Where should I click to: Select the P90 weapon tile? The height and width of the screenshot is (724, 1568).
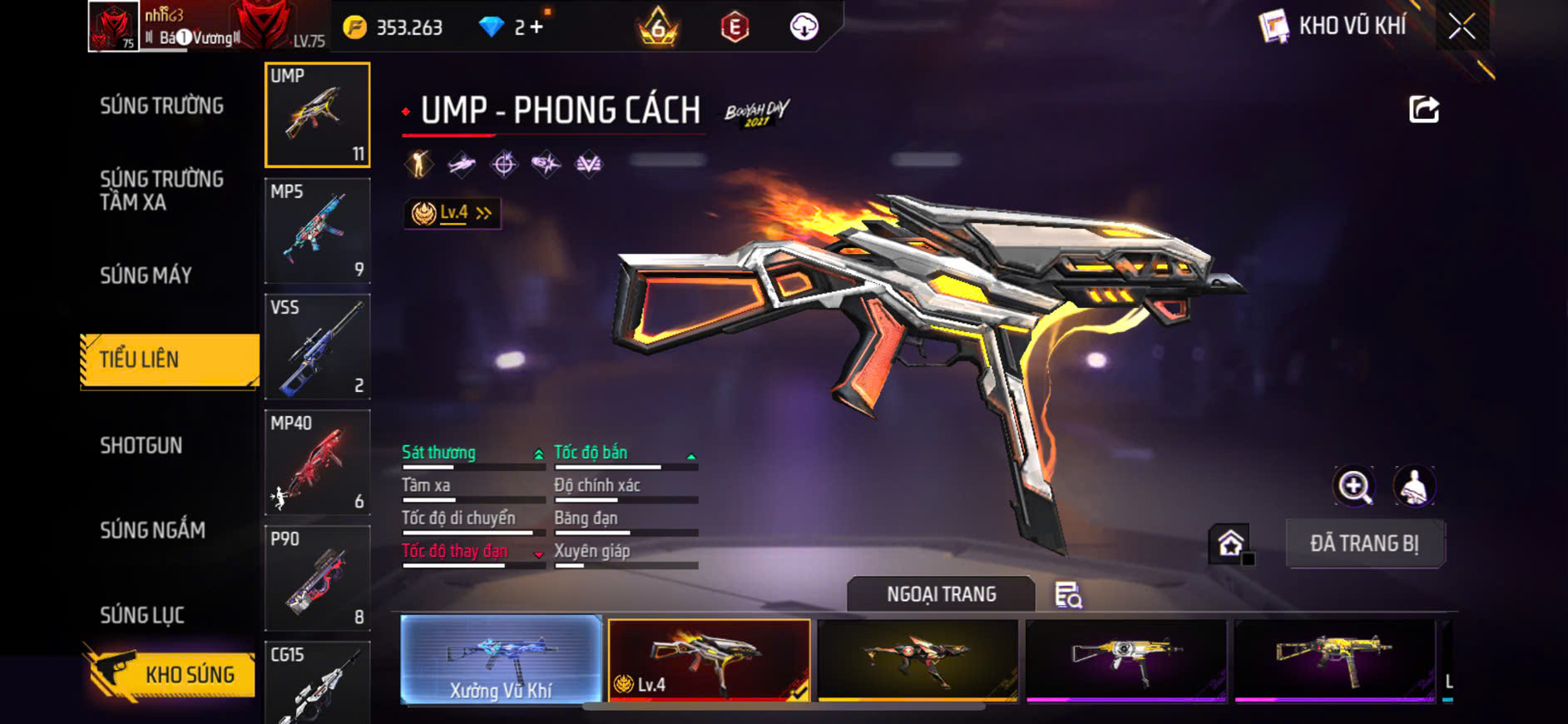point(317,578)
